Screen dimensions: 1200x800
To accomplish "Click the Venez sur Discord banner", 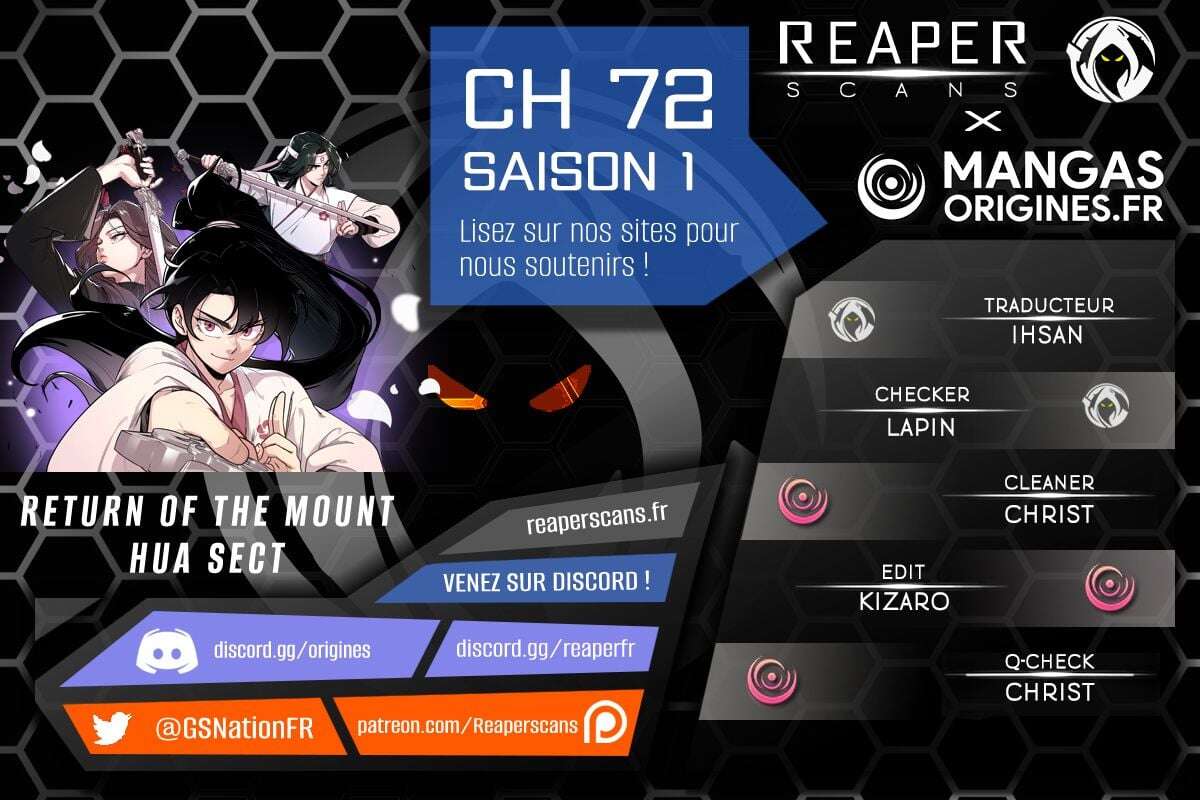I will point(545,580).
